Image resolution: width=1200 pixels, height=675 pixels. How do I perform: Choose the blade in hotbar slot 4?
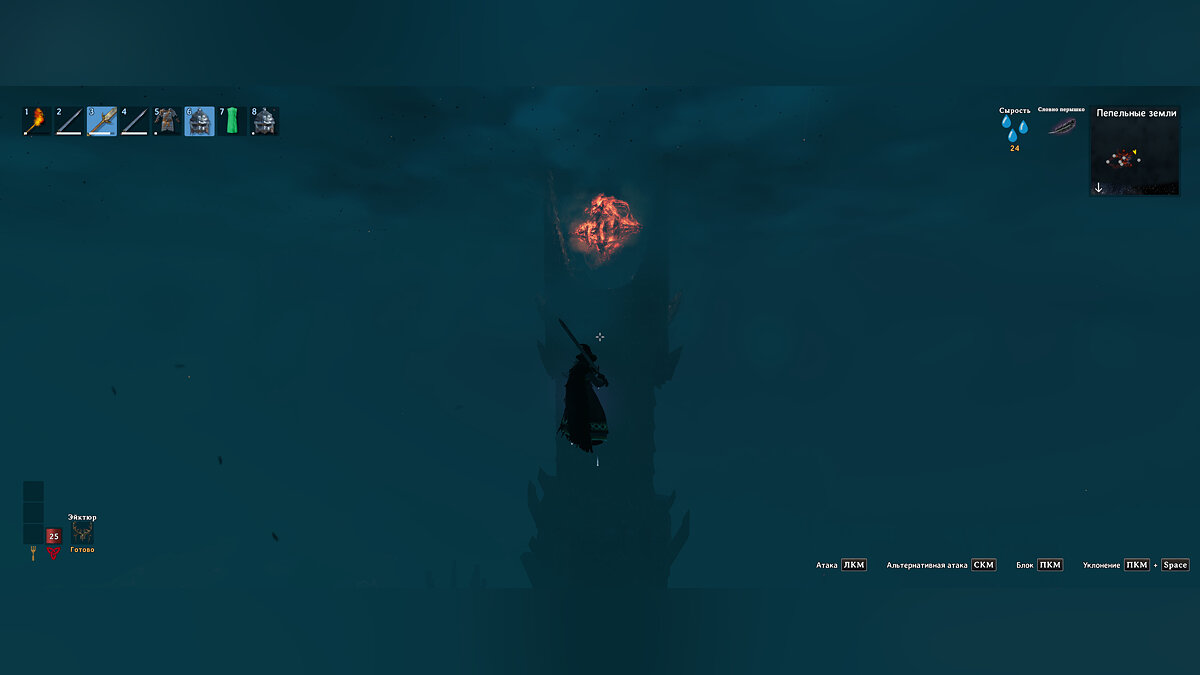[x=134, y=121]
